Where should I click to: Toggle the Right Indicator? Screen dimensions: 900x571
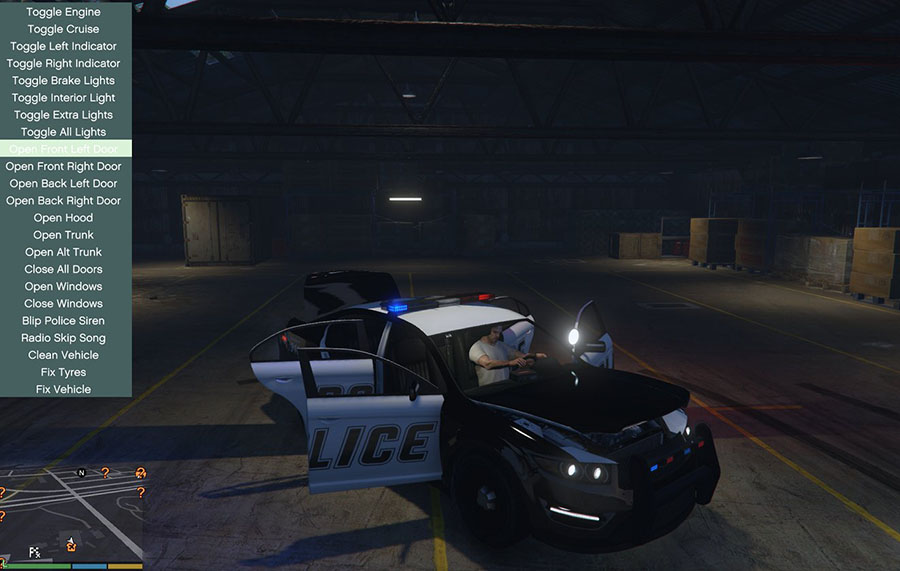[x=64, y=63]
